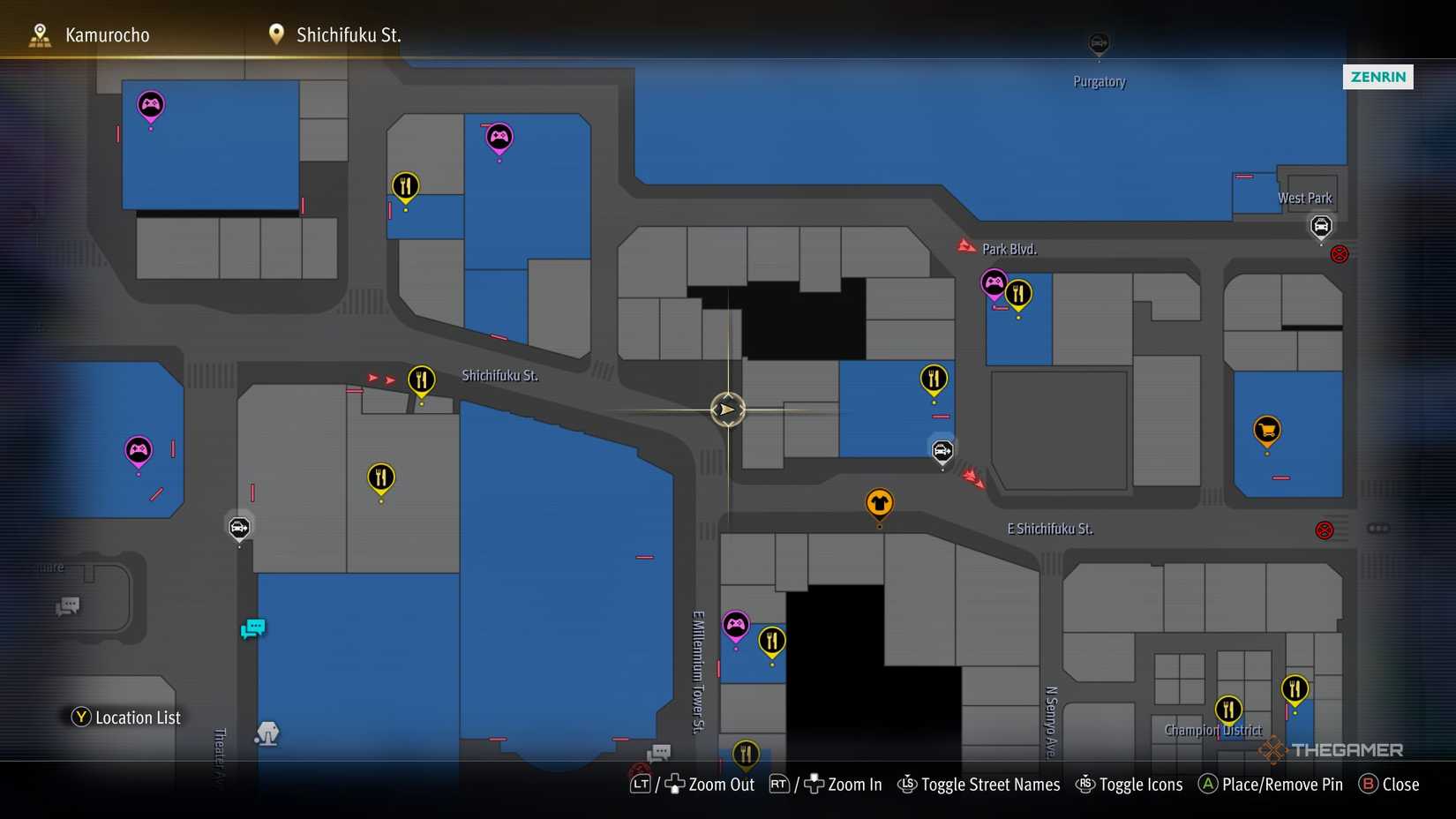The width and height of the screenshot is (1456, 819).
Task: Select the red Smoke Break symbol near West Park
Action: [x=1340, y=253]
